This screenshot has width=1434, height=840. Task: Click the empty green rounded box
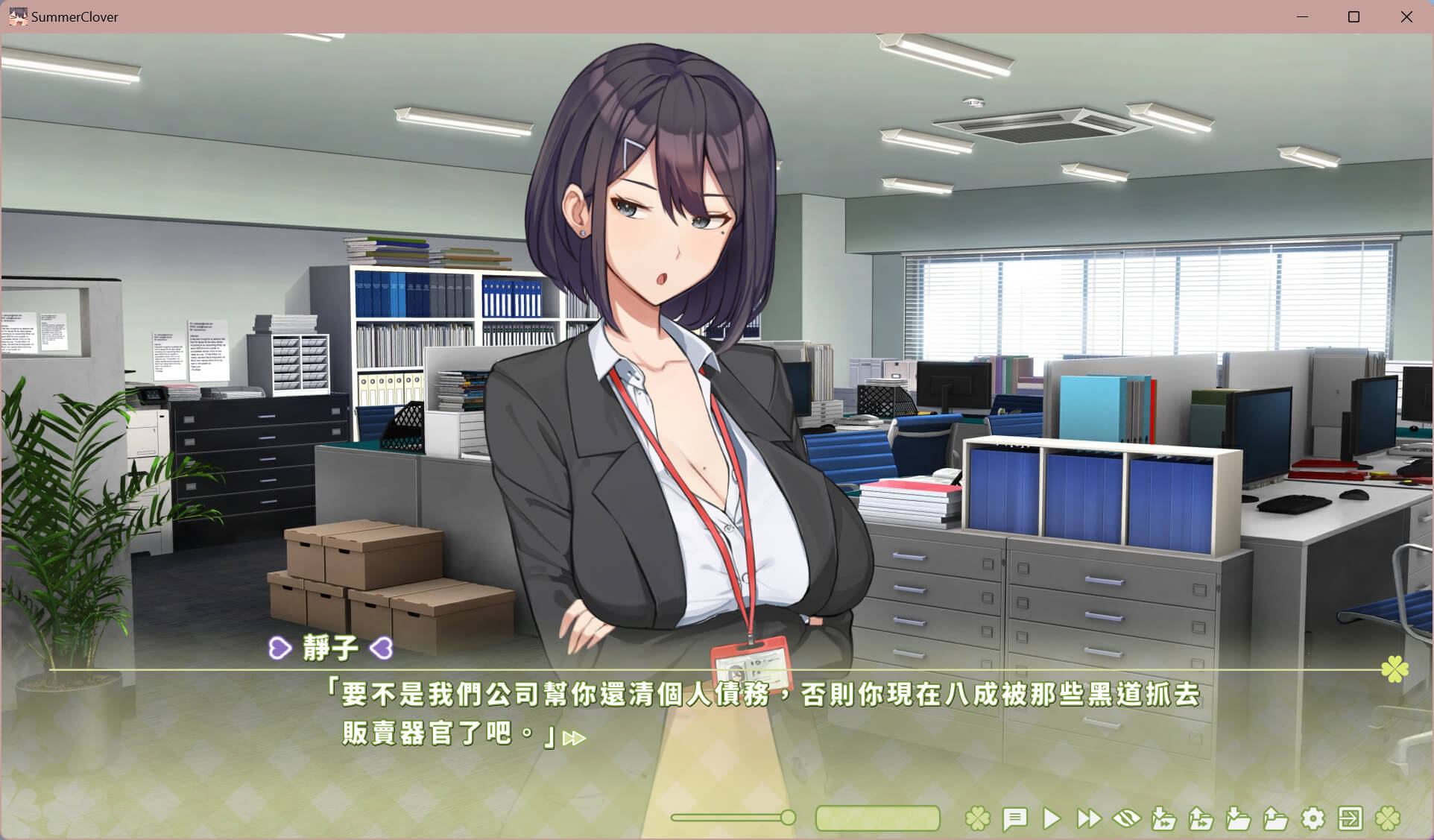877,818
